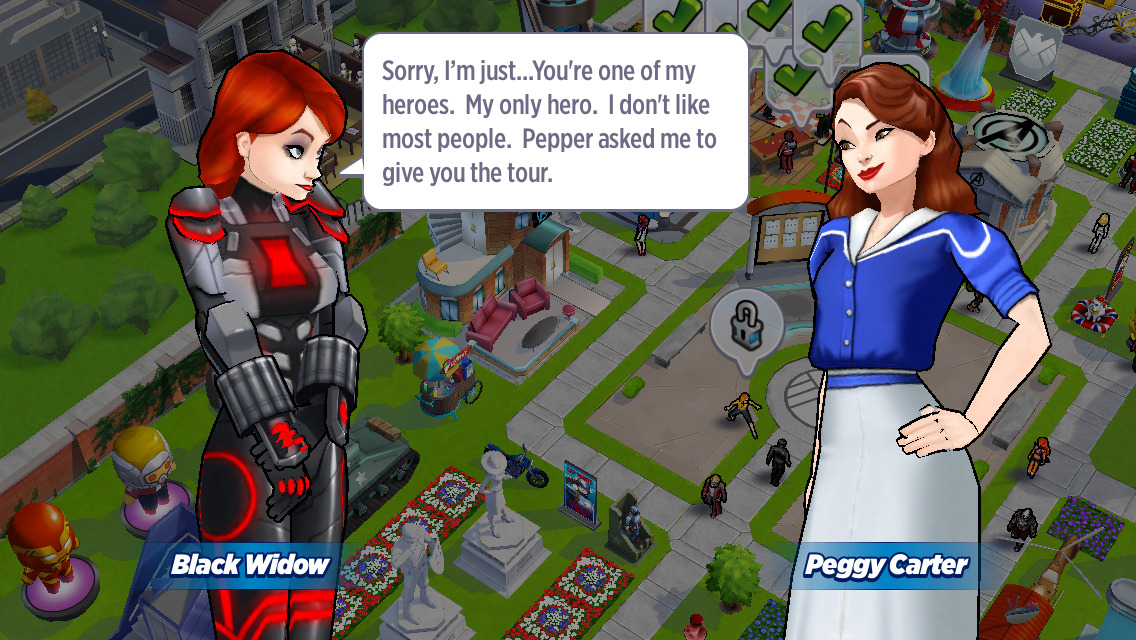The image size is (1136, 640).
Task: Tap Black Widow's speech bubble to continue
Action: (x=555, y=122)
